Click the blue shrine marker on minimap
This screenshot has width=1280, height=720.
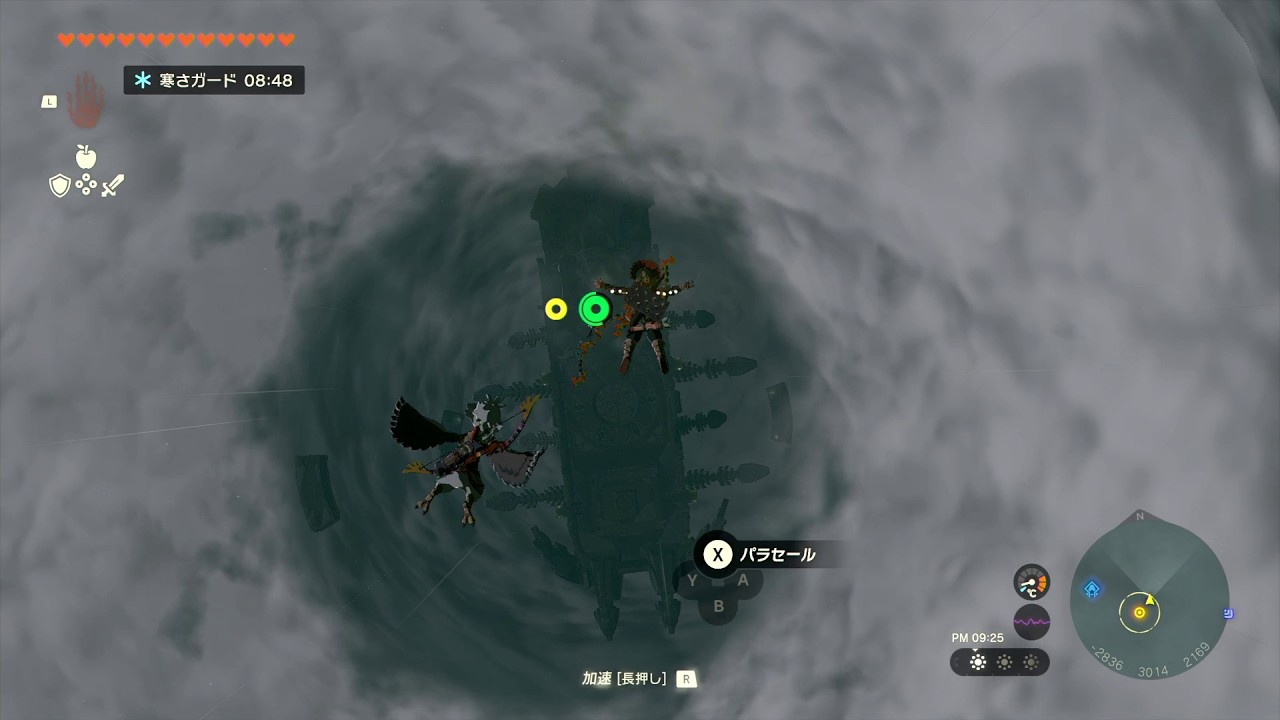(x=1092, y=589)
